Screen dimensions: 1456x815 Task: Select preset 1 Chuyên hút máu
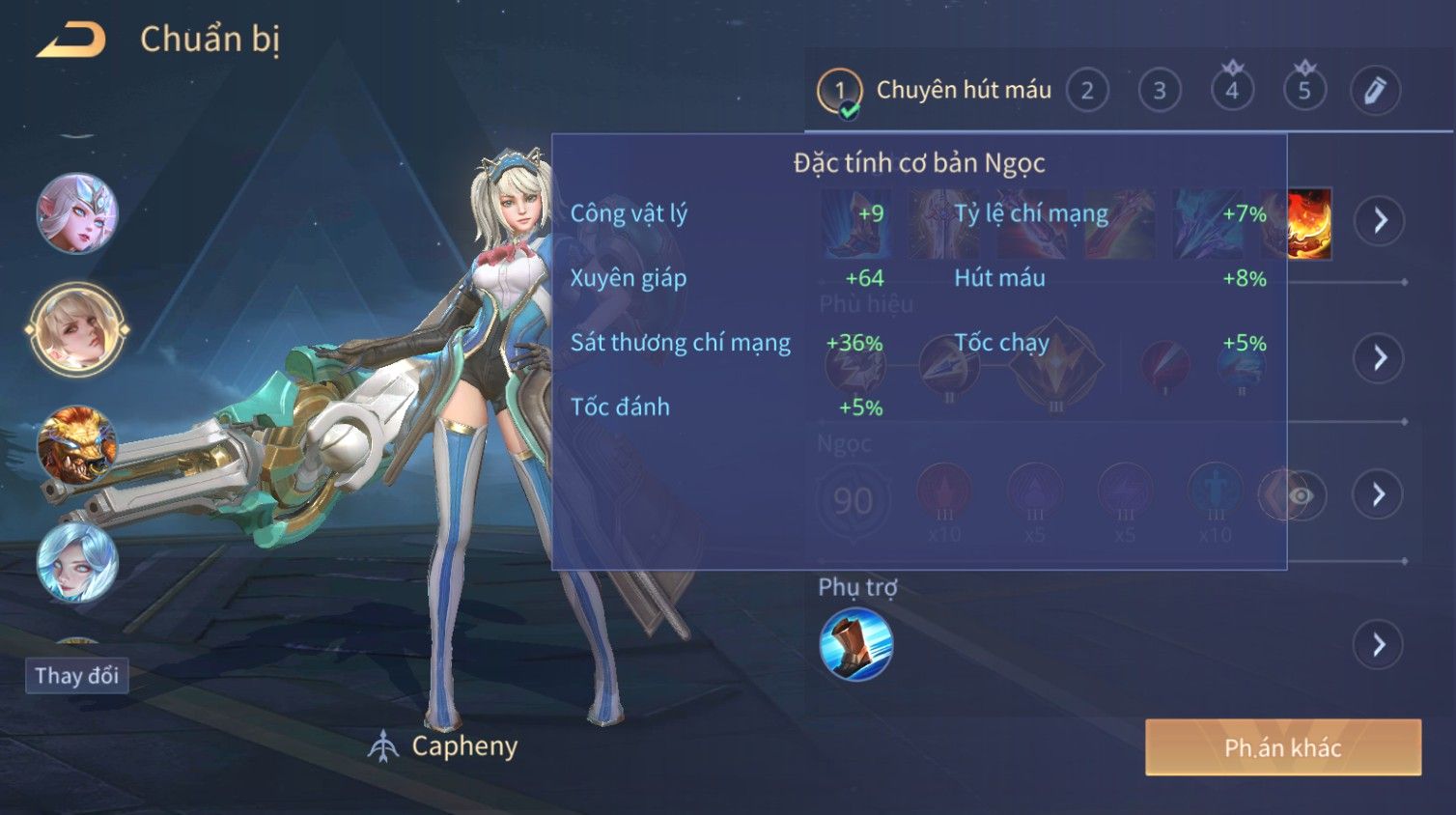[x=936, y=91]
